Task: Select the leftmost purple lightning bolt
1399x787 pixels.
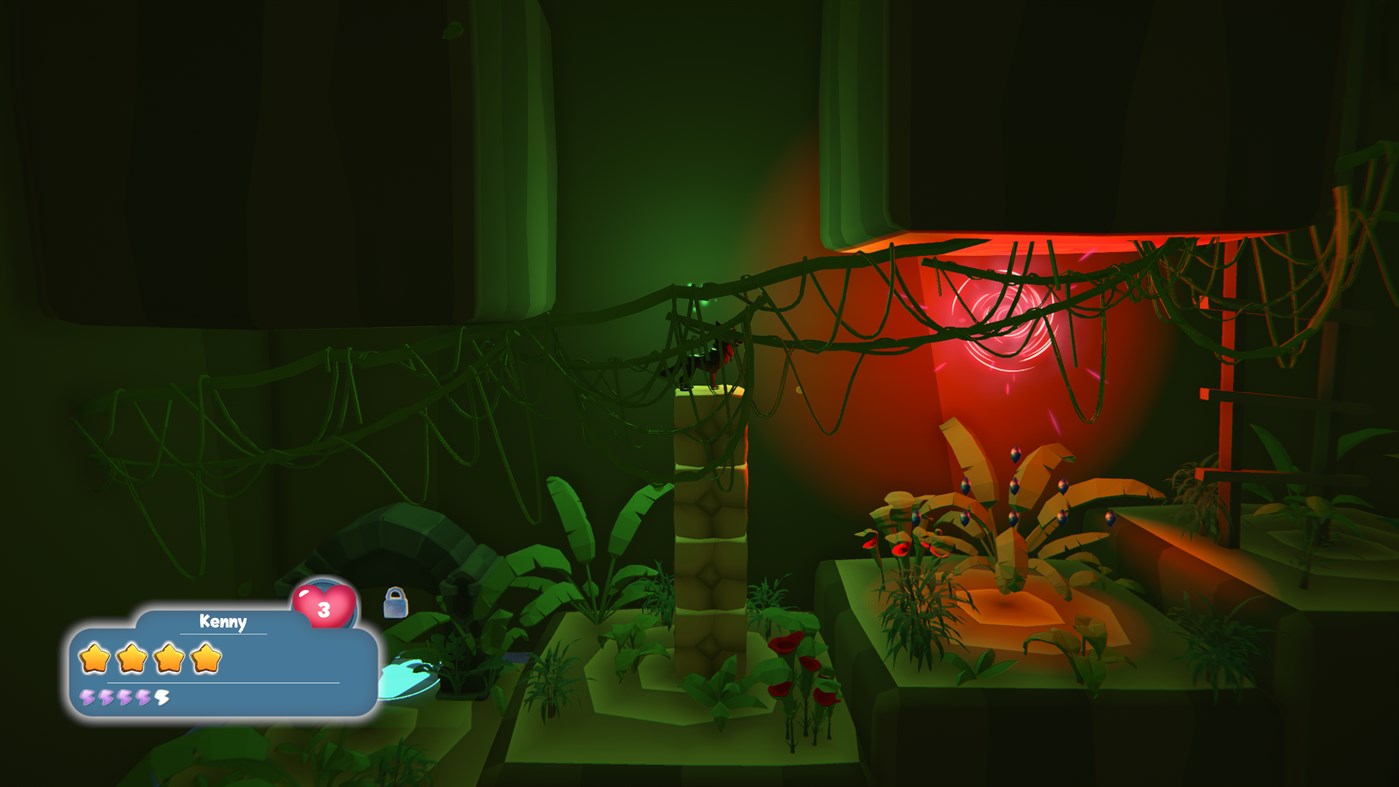Action: tap(86, 697)
